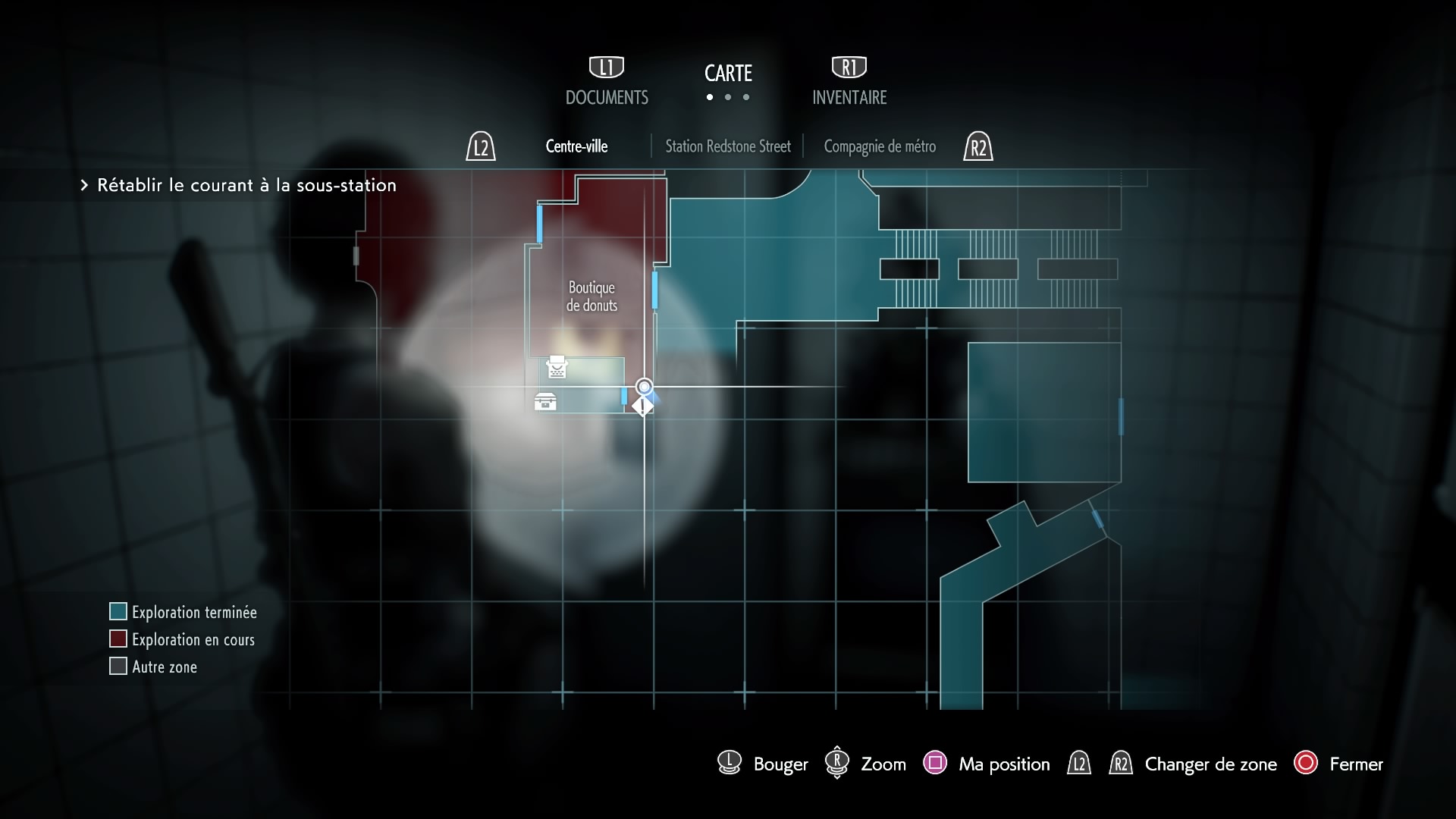Click the objective exclamation marker

click(x=643, y=406)
